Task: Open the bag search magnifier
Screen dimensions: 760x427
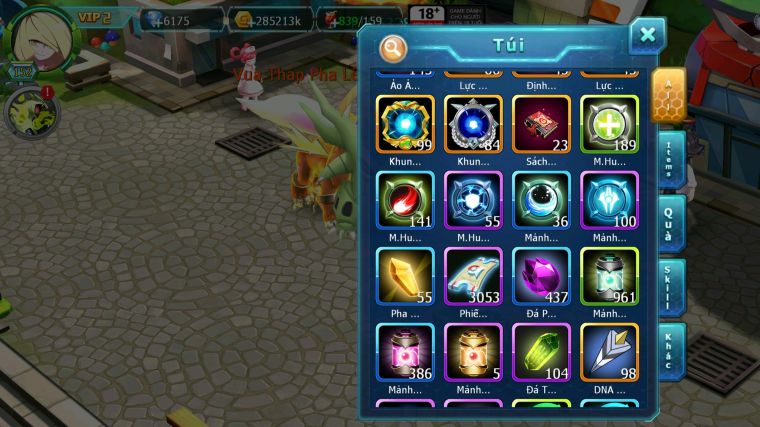Action: [x=394, y=47]
